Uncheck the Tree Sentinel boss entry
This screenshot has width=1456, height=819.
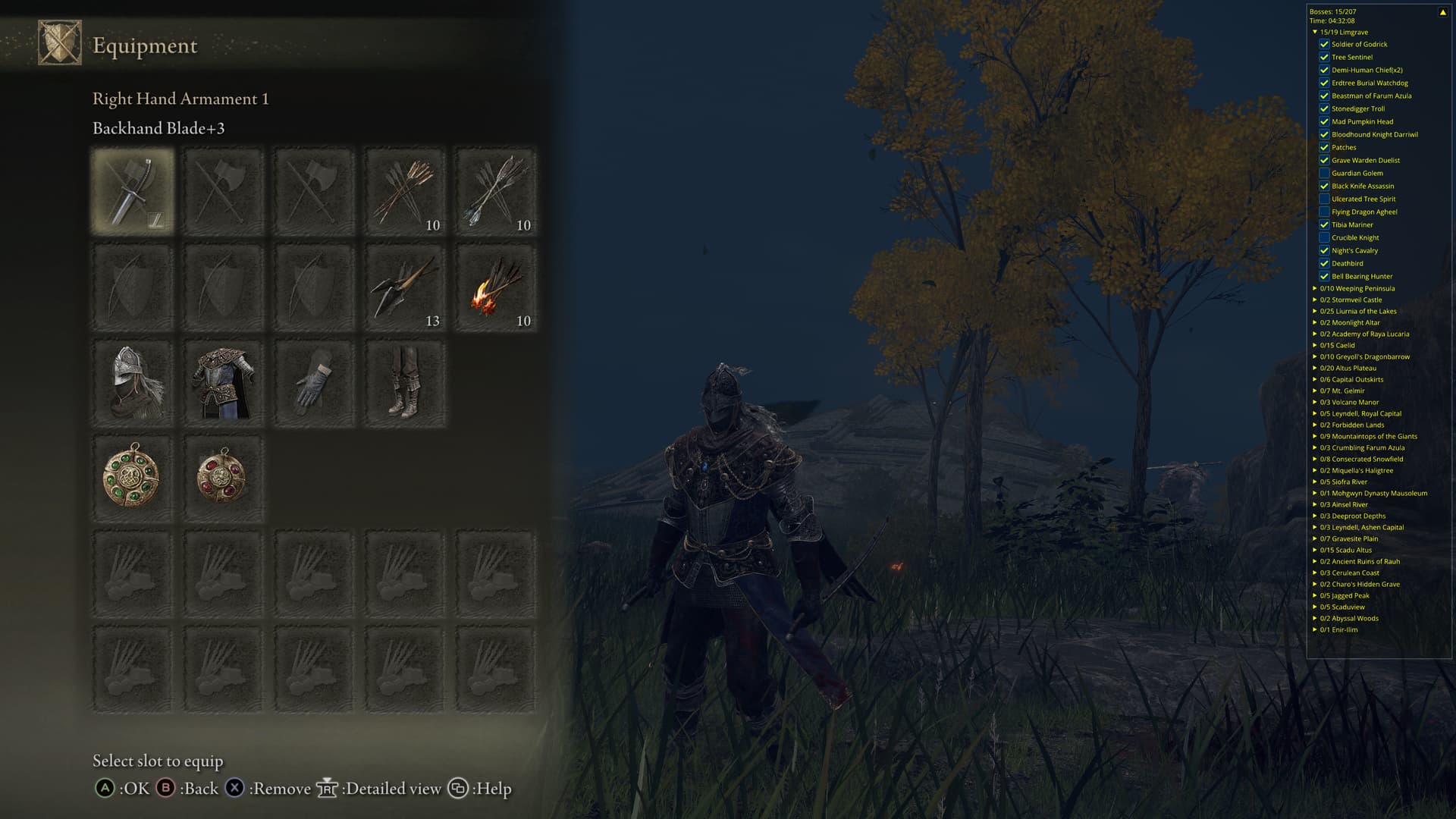point(1324,57)
